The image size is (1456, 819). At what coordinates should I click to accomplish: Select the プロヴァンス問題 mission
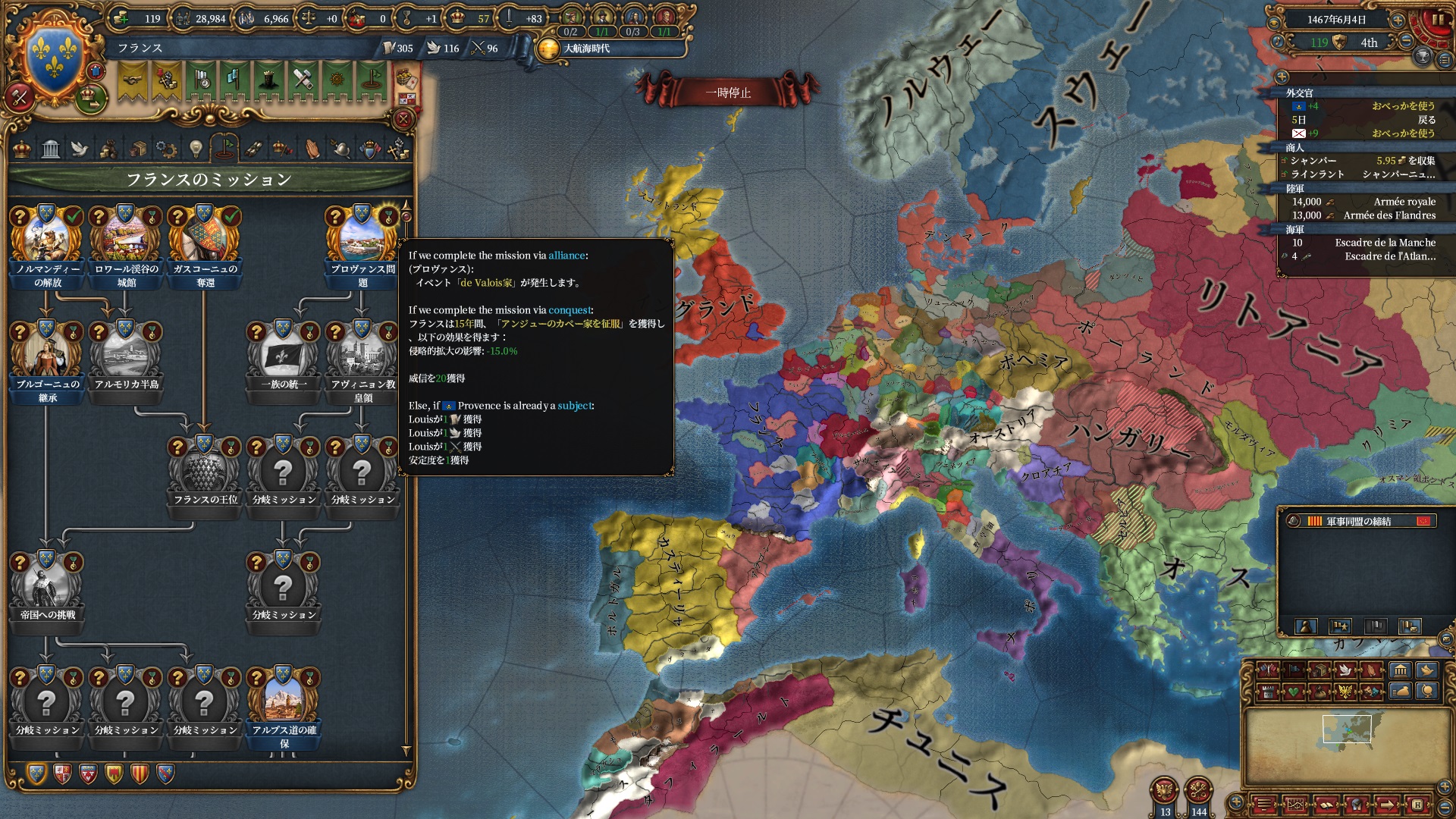point(362,241)
